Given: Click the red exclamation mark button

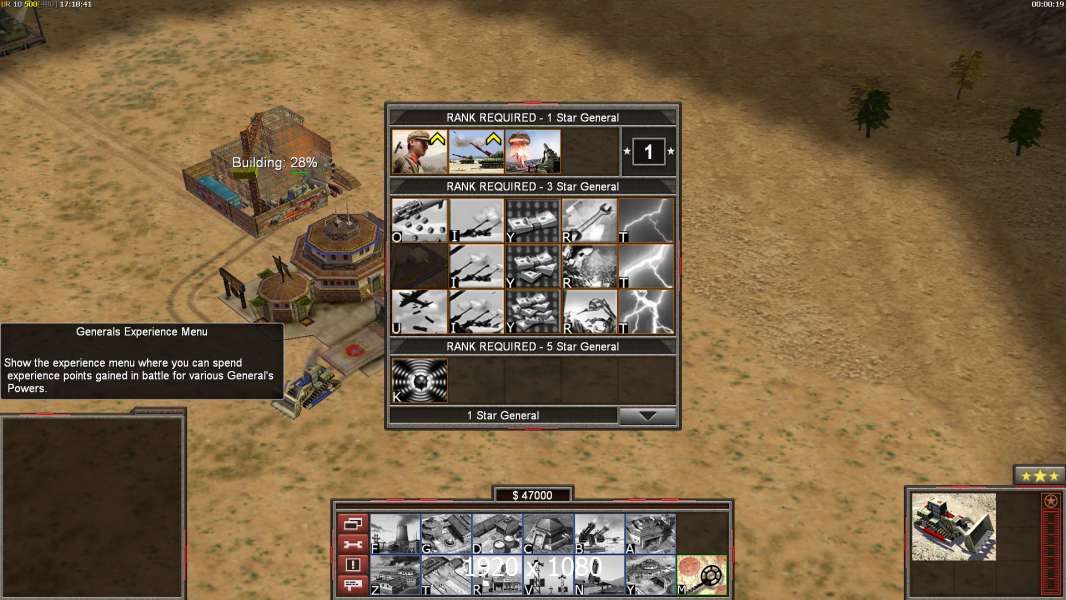Looking at the screenshot, I should pyautogui.click(x=352, y=566).
